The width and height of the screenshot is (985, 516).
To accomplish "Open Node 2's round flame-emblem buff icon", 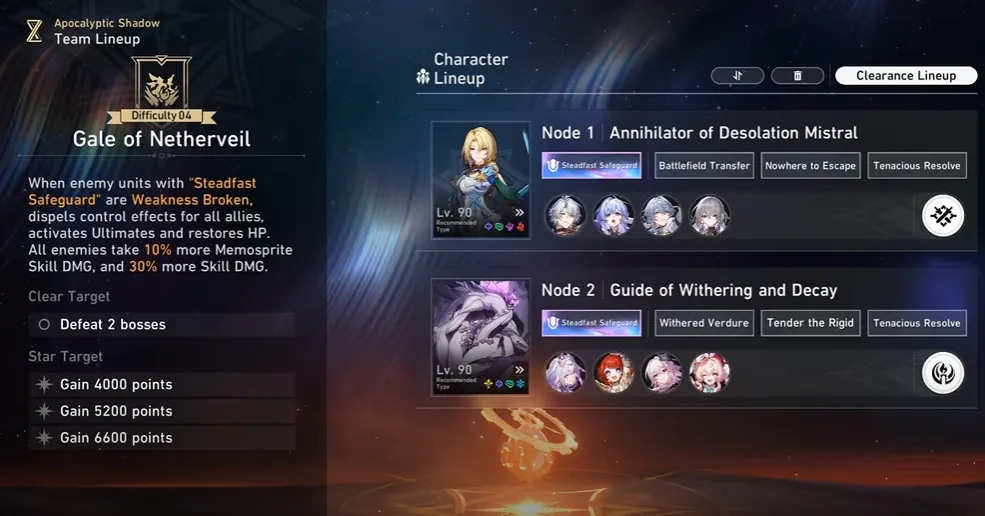I will [942, 373].
